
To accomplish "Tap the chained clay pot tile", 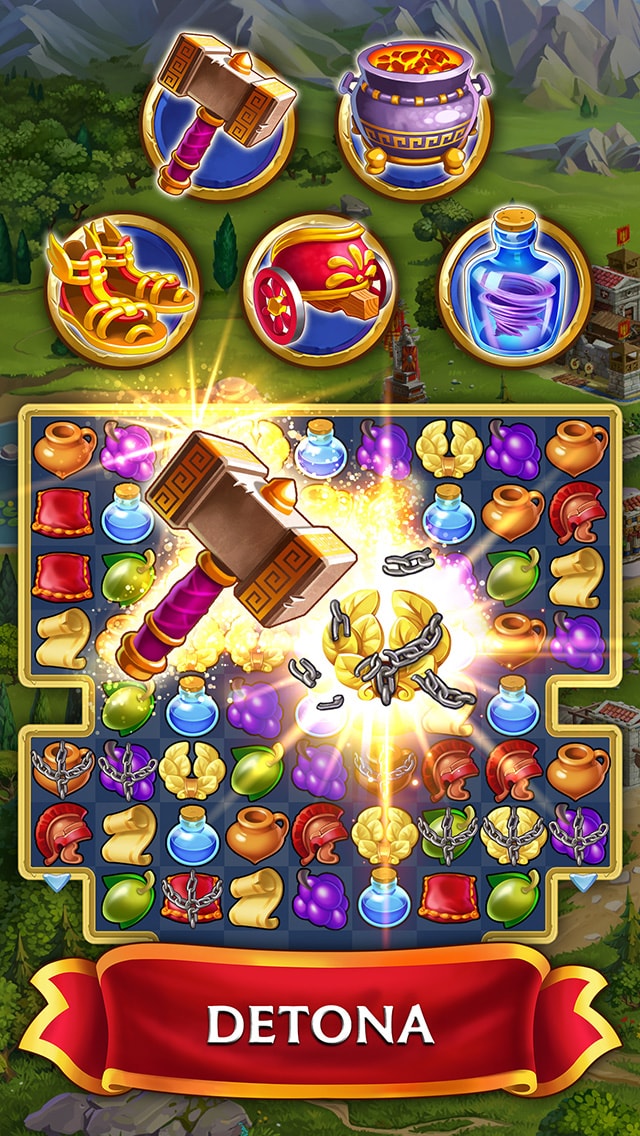I will pyautogui.click(x=64, y=770).
